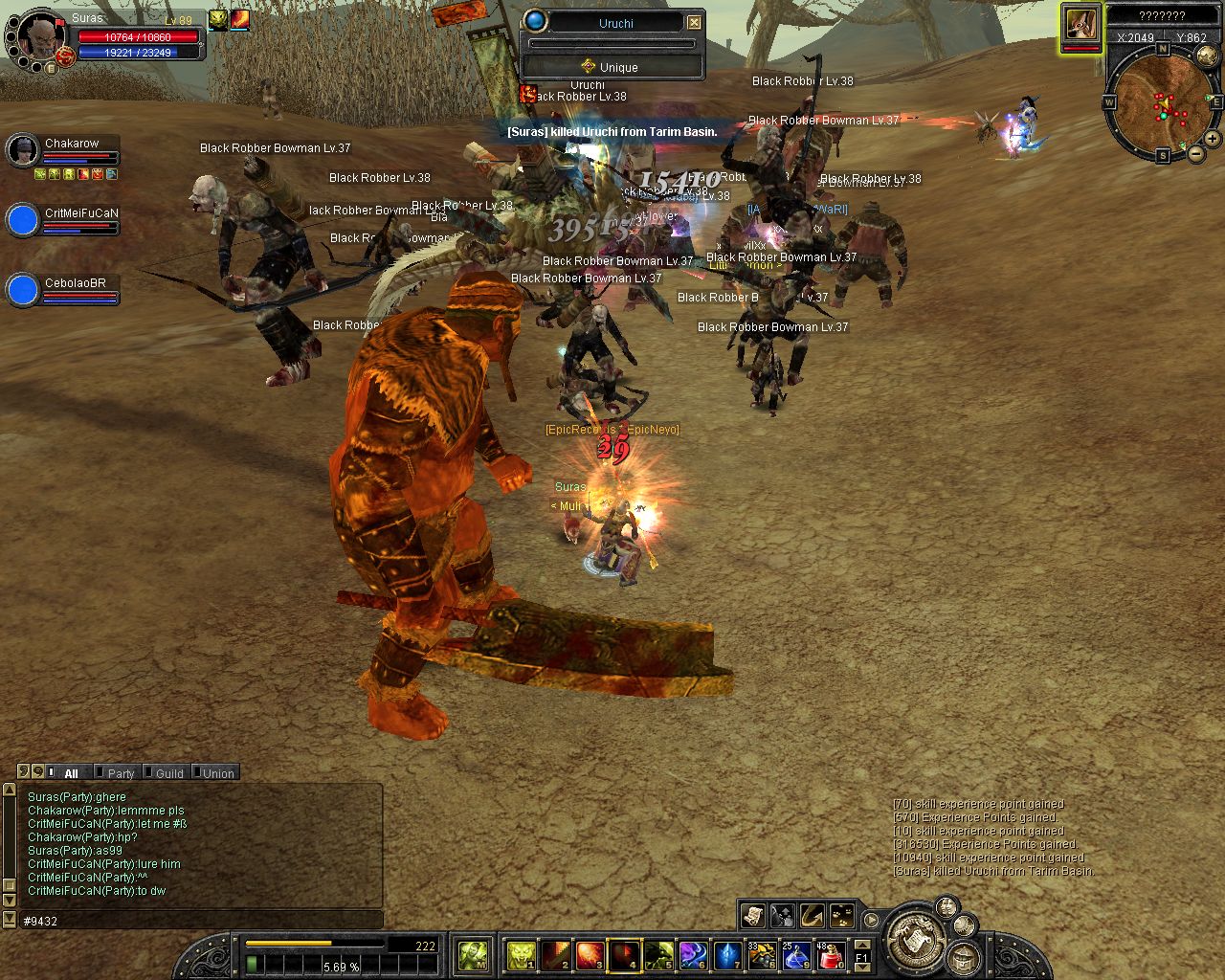This screenshot has height=980, width=1225.
Task: Switch chat to the Guild tab
Action: tap(168, 773)
